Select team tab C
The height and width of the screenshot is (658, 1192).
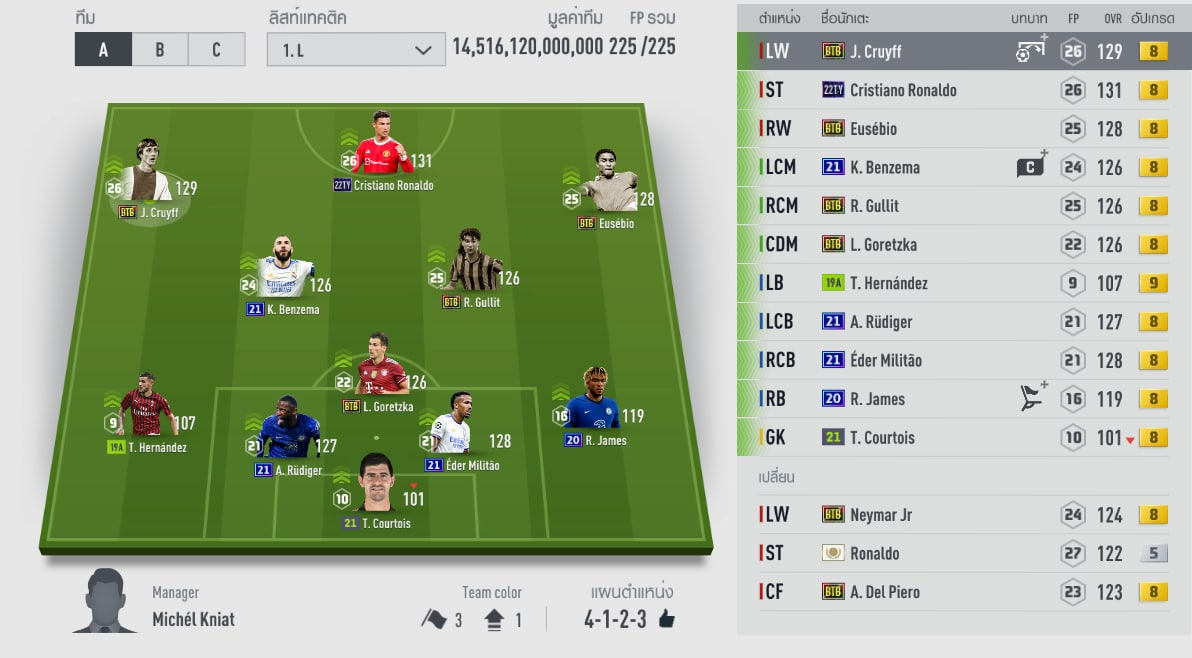[x=216, y=50]
